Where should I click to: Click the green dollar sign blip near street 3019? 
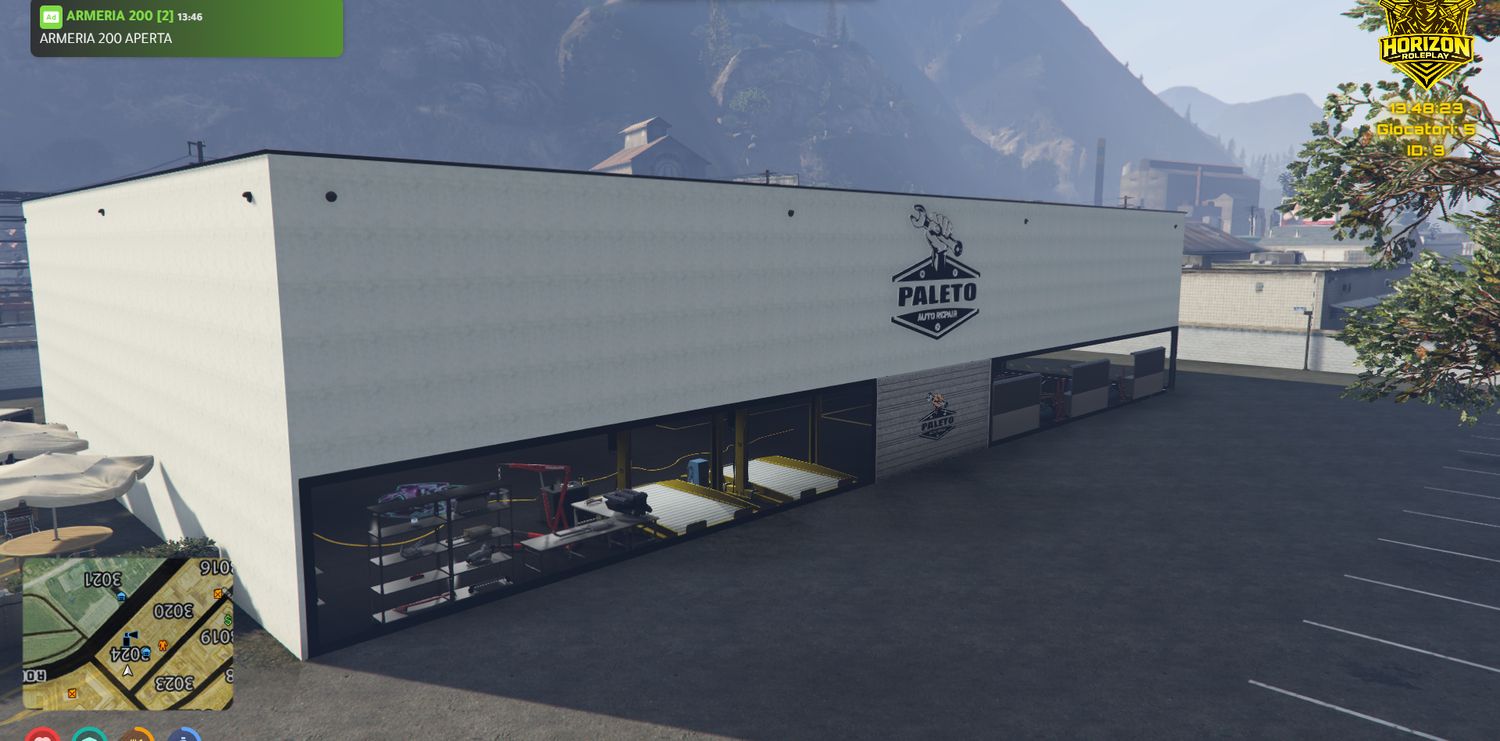(x=226, y=620)
